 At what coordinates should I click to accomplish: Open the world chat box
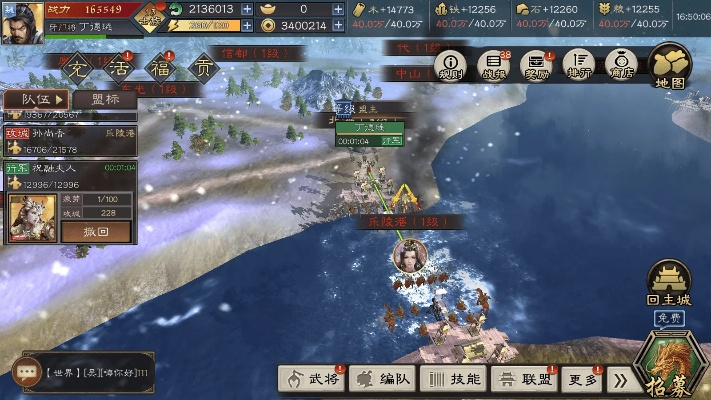pyautogui.click(x=83, y=371)
